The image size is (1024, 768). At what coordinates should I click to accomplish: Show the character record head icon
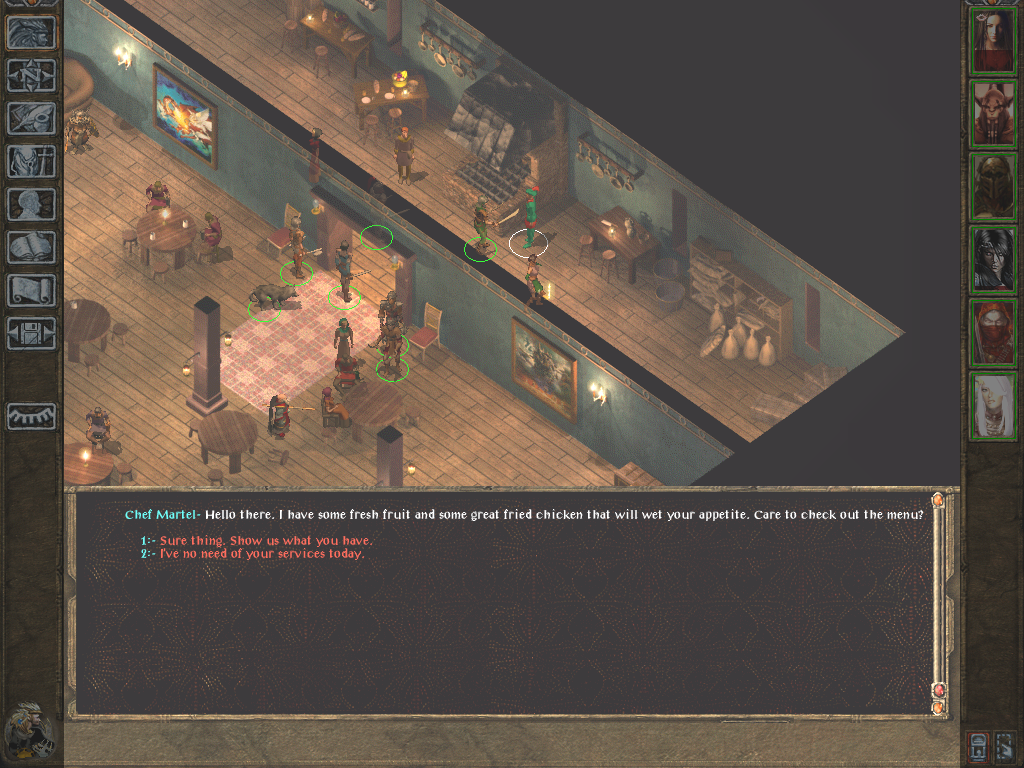coord(31,205)
